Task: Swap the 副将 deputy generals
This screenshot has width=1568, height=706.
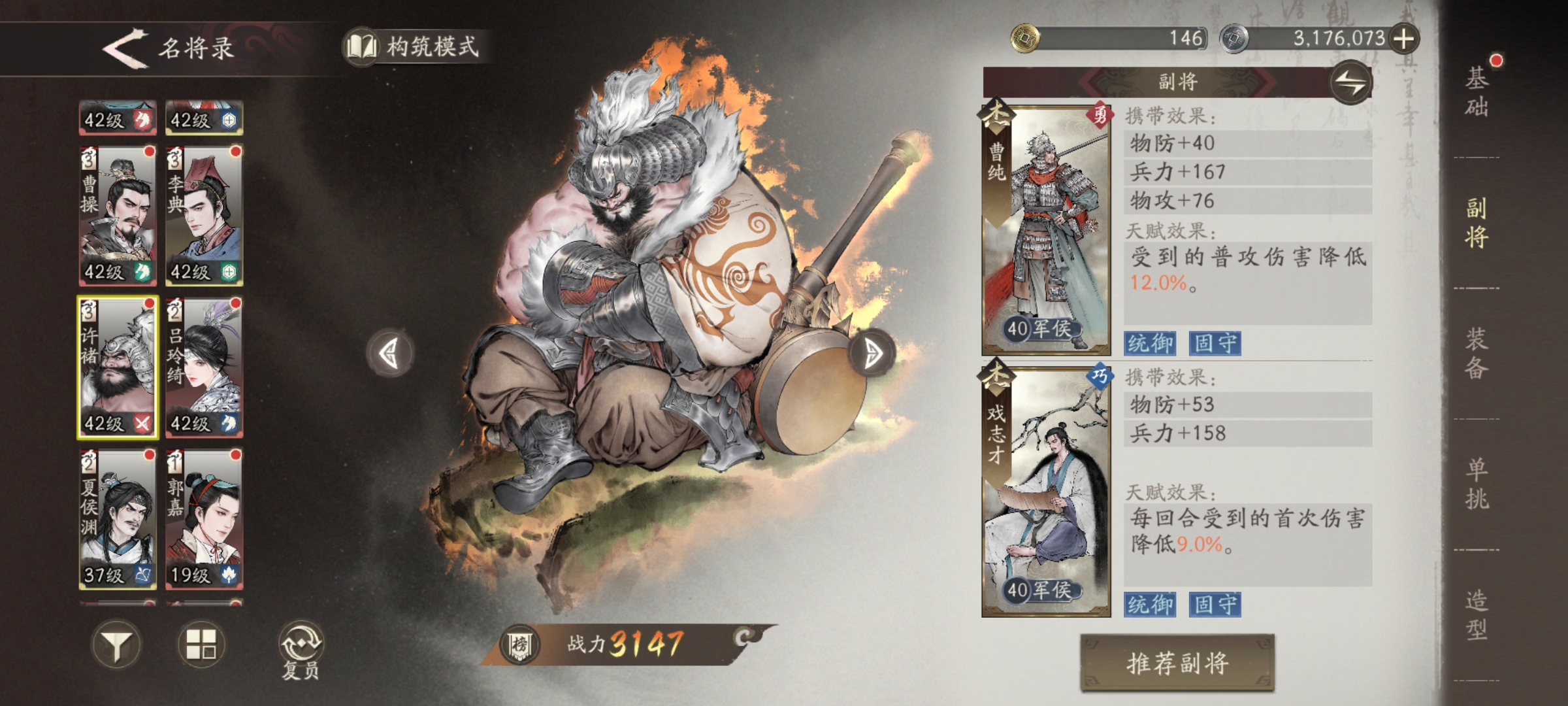Action: pos(1350,83)
